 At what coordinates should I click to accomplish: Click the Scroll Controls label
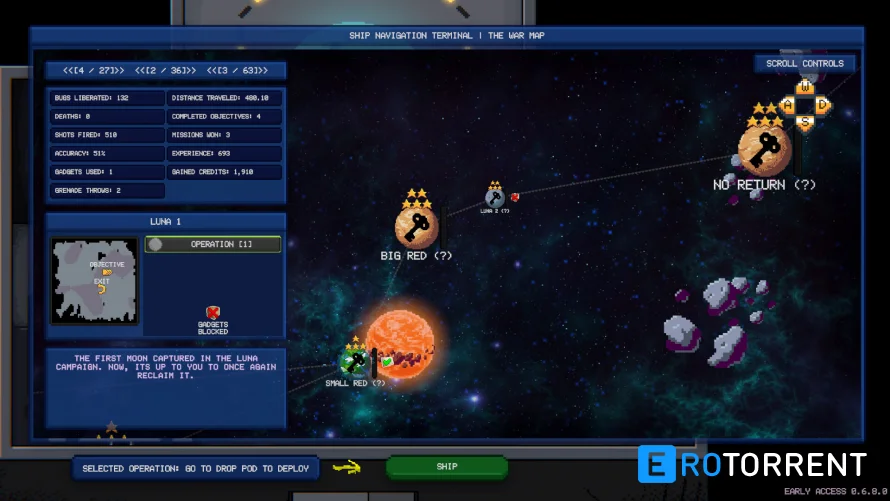(804, 64)
